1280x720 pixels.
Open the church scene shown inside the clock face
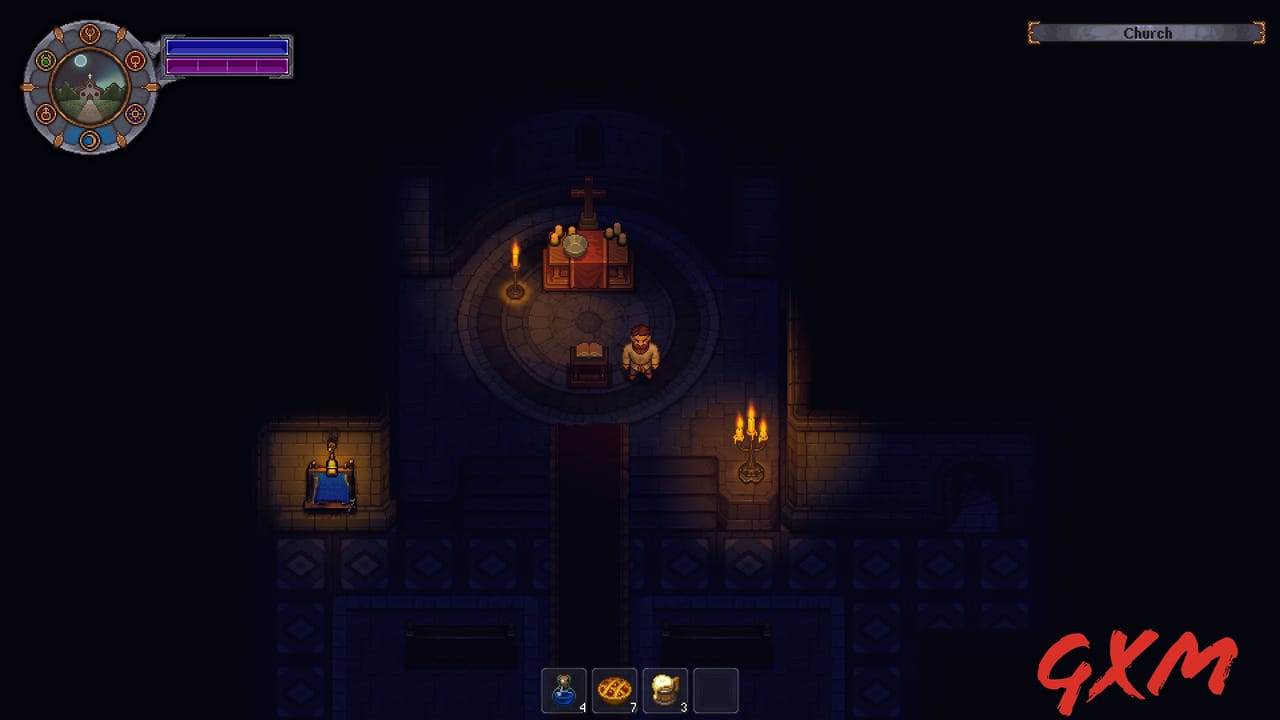coord(89,92)
